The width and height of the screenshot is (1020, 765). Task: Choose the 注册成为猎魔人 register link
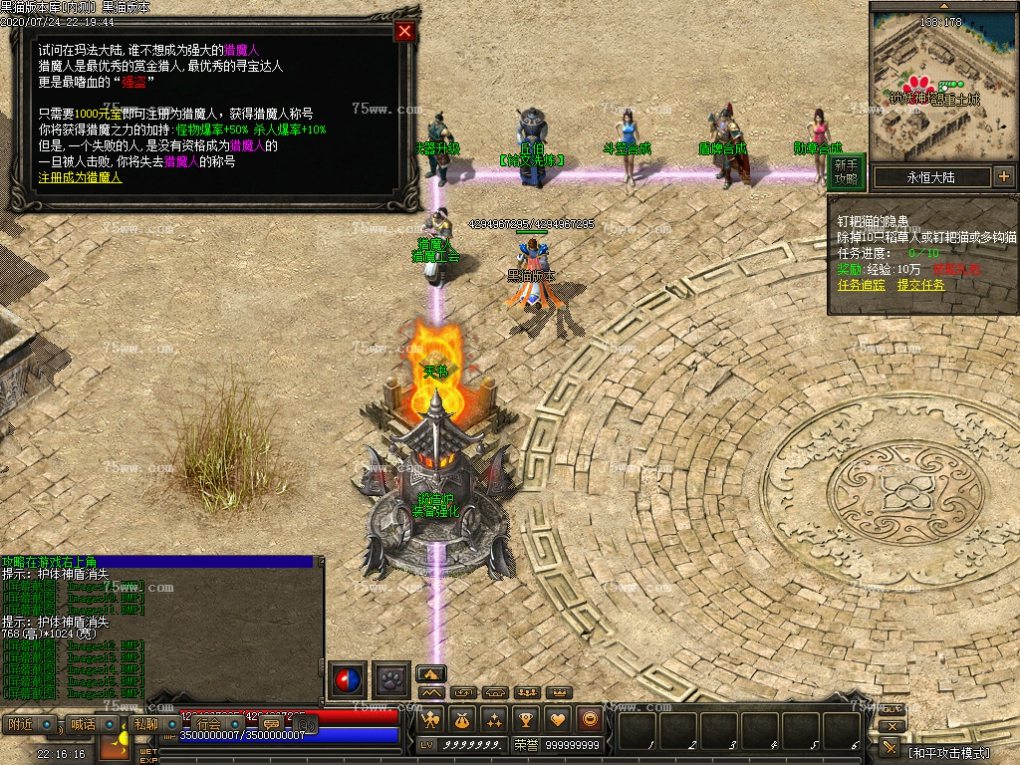80,177
